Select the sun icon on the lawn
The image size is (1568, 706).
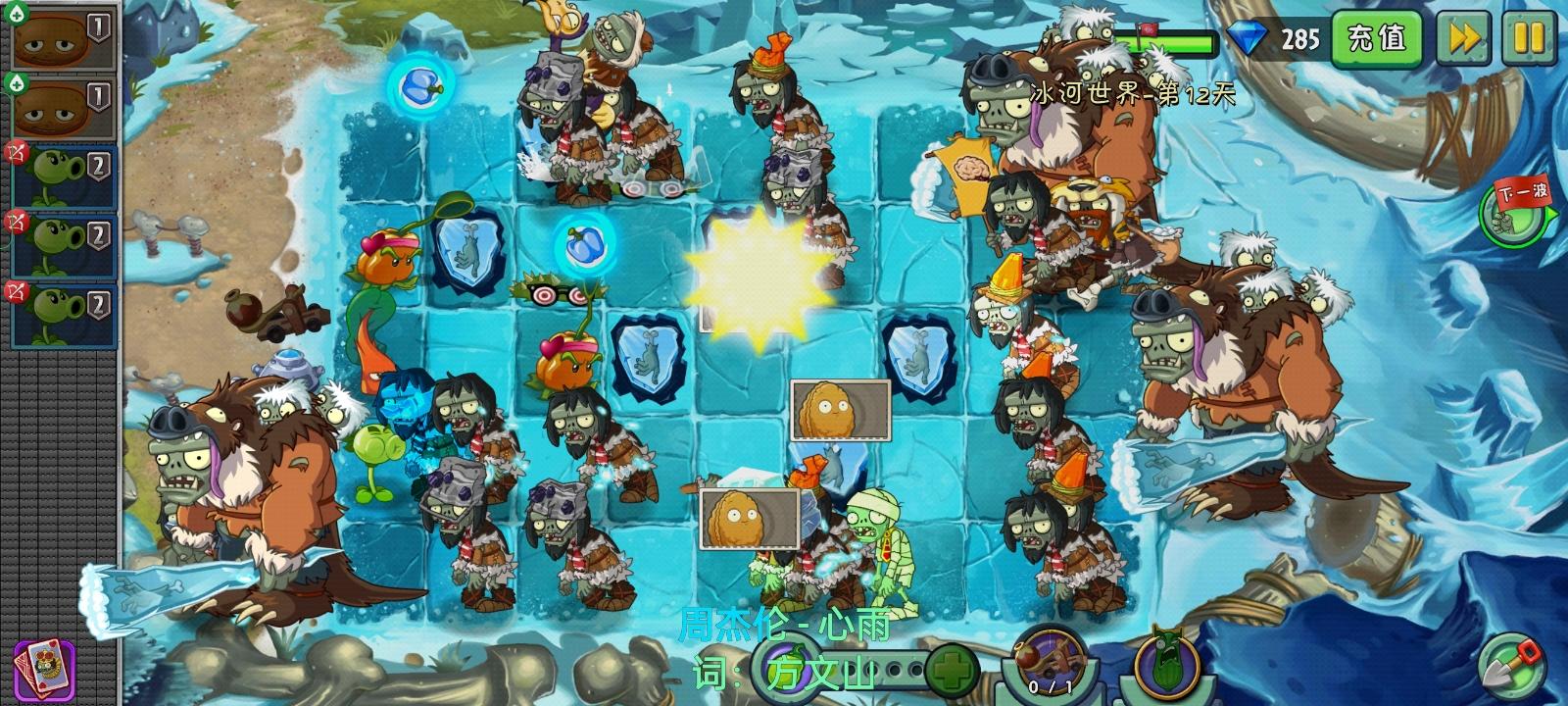tap(759, 273)
